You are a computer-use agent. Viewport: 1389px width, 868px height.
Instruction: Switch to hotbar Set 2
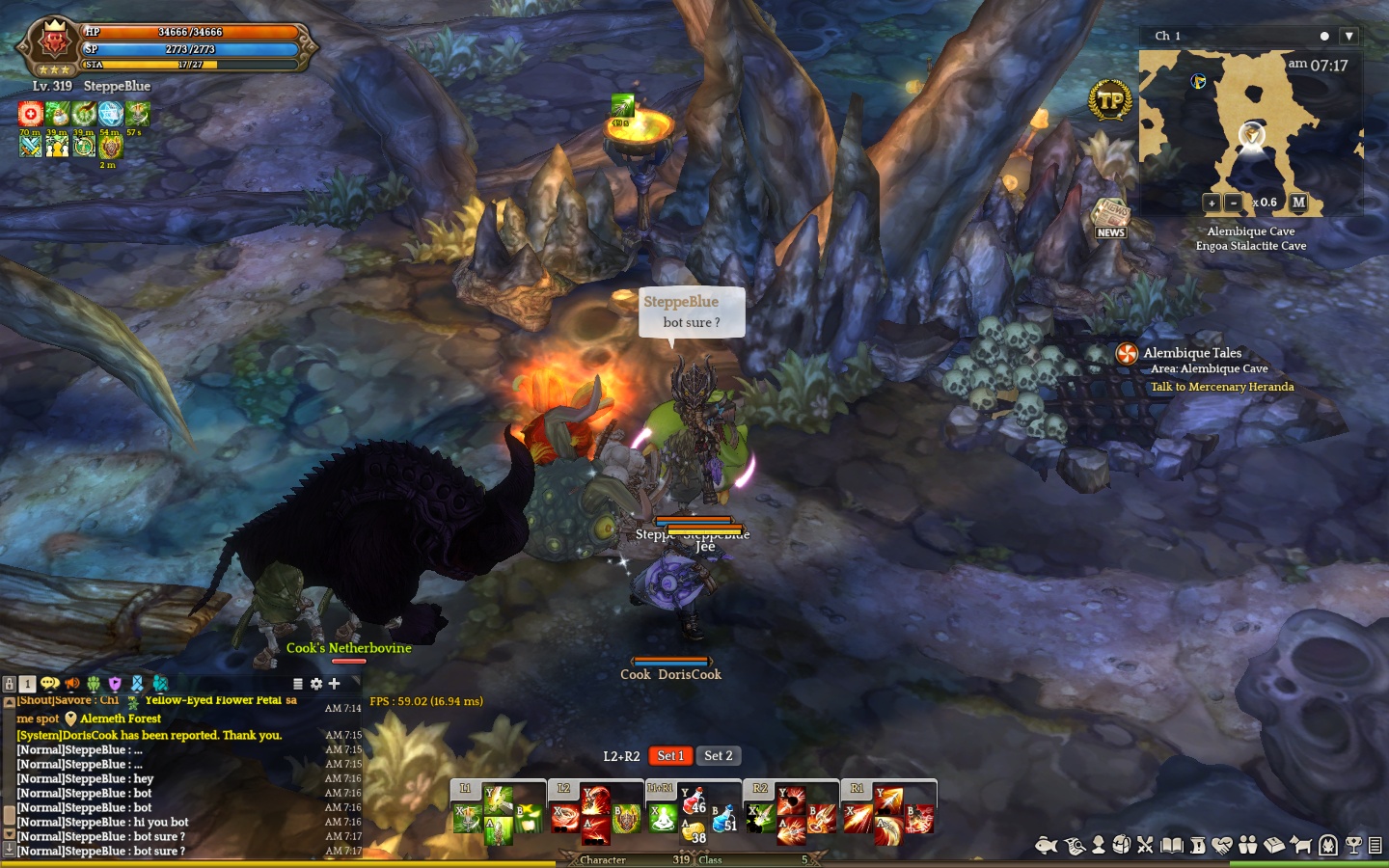[718, 756]
